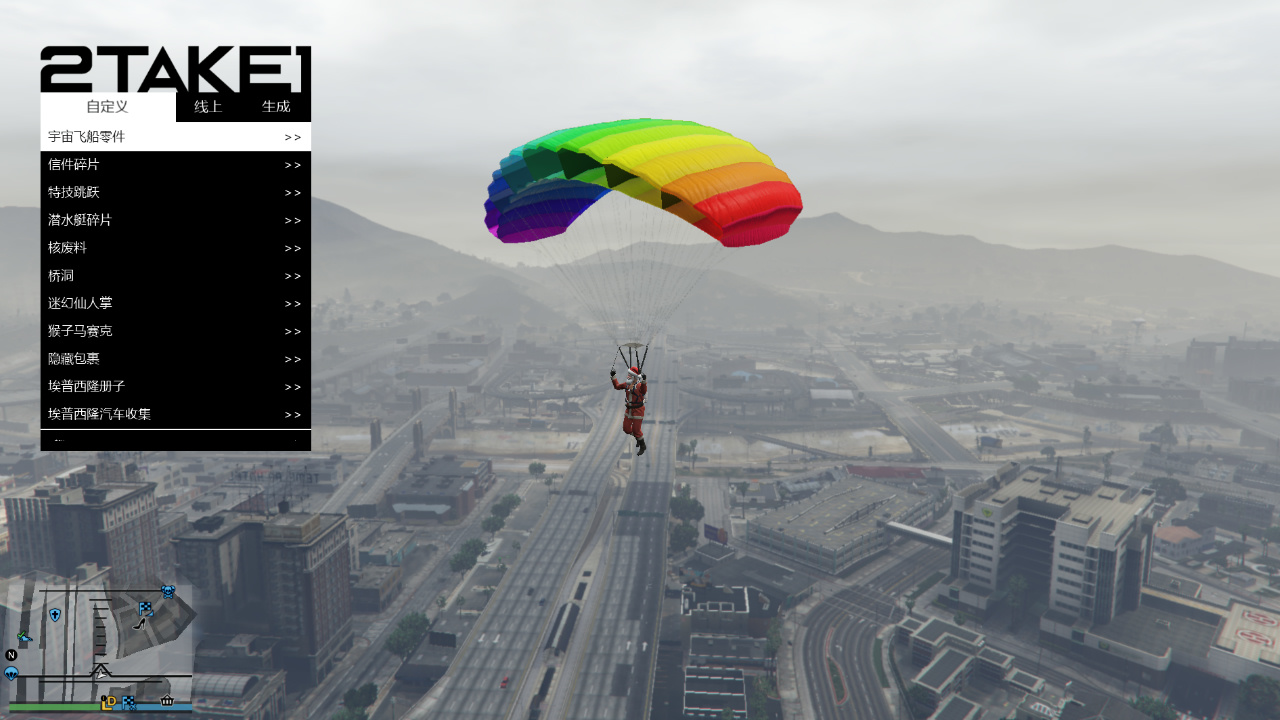Choose the 迷幻仙人掌 entry

(175, 303)
